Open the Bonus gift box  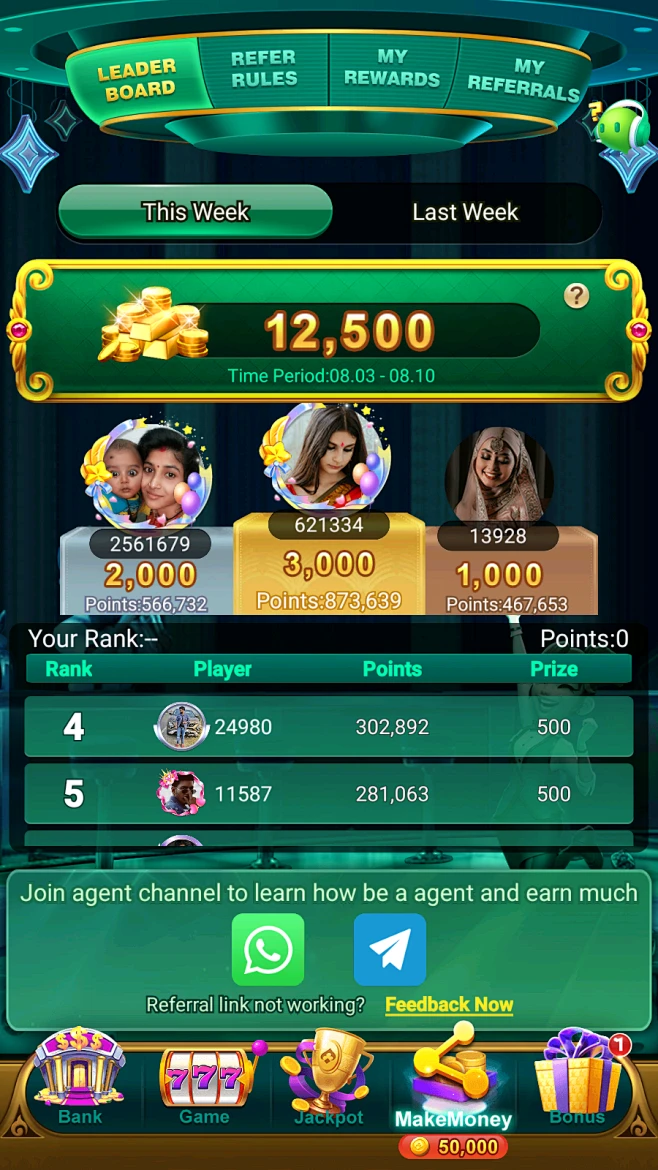coord(578,1080)
